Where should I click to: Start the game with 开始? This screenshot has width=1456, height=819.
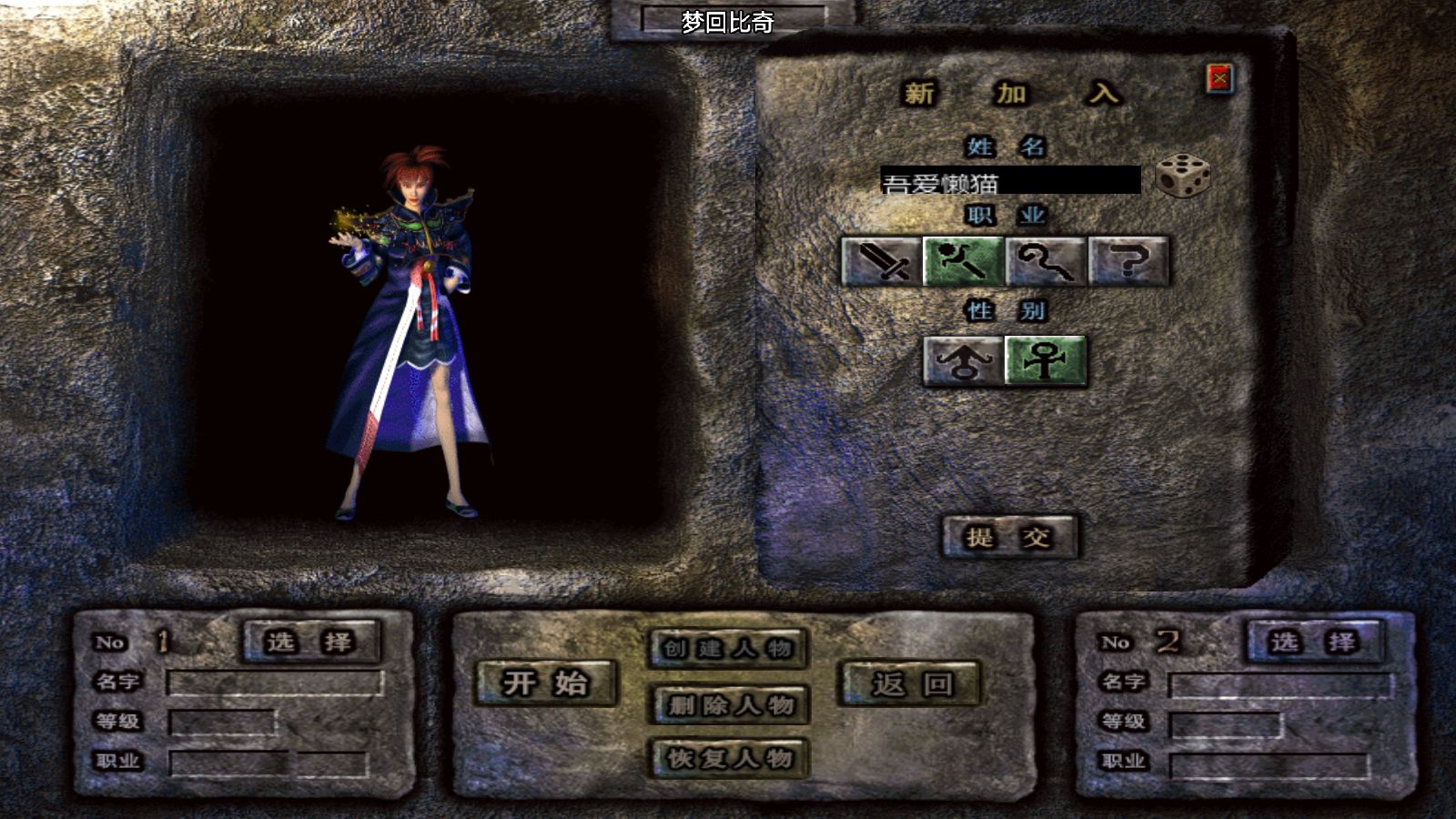[x=546, y=683]
